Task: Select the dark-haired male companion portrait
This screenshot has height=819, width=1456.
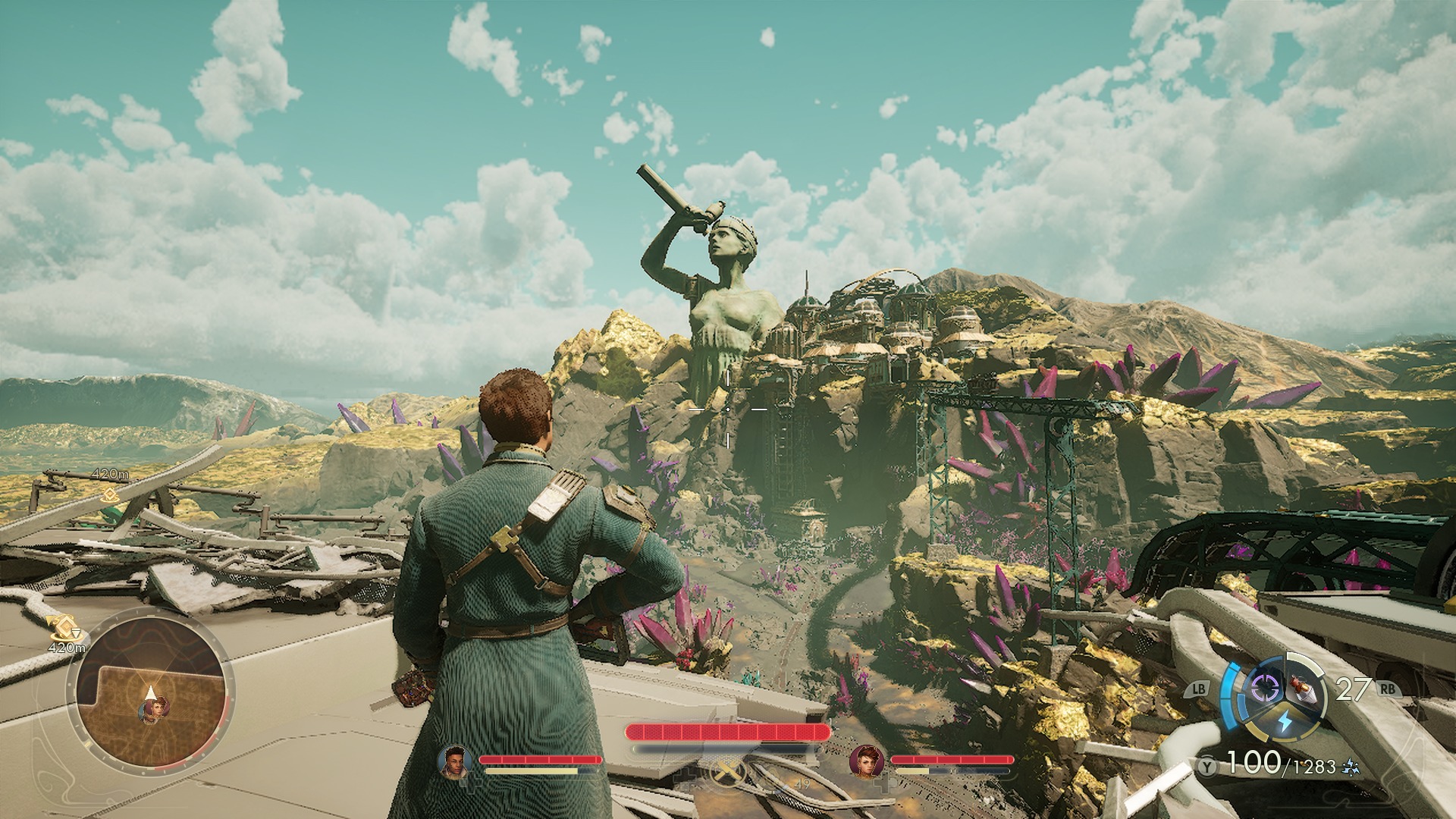Action: pyautogui.click(x=454, y=760)
